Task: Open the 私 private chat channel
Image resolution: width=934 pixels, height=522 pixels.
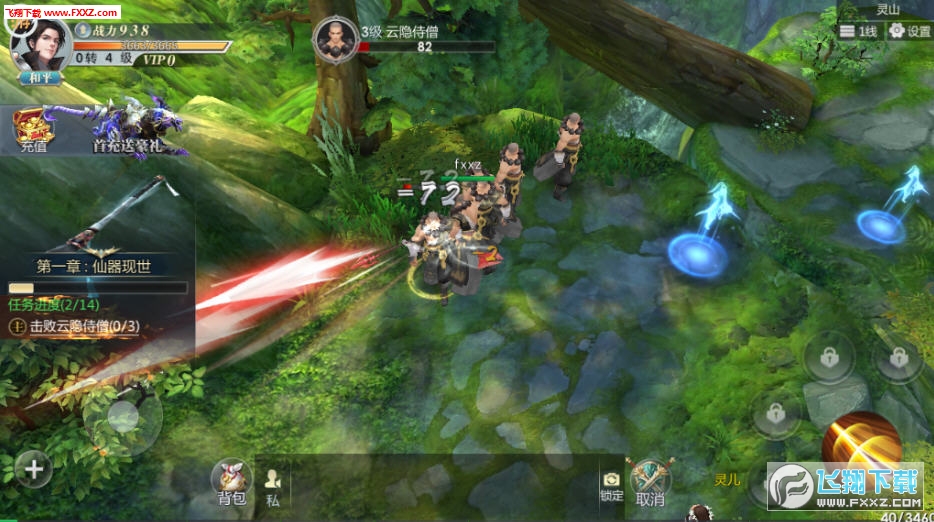Action: pyautogui.click(x=272, y=486)
